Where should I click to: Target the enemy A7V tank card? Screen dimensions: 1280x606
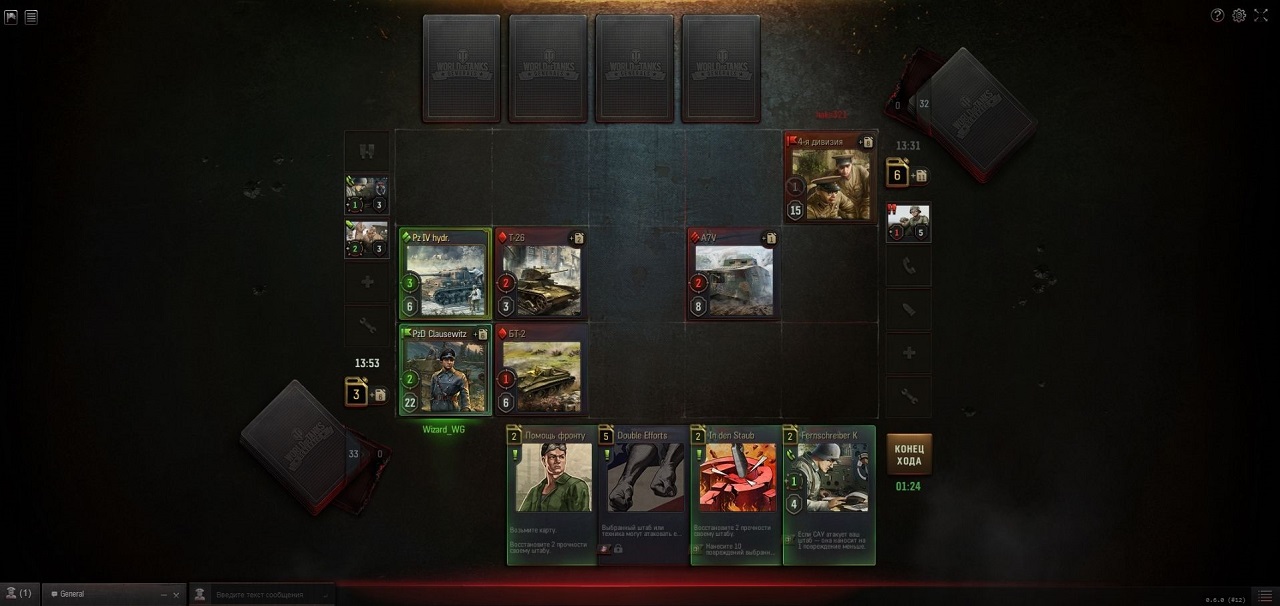tap(733, 274)
